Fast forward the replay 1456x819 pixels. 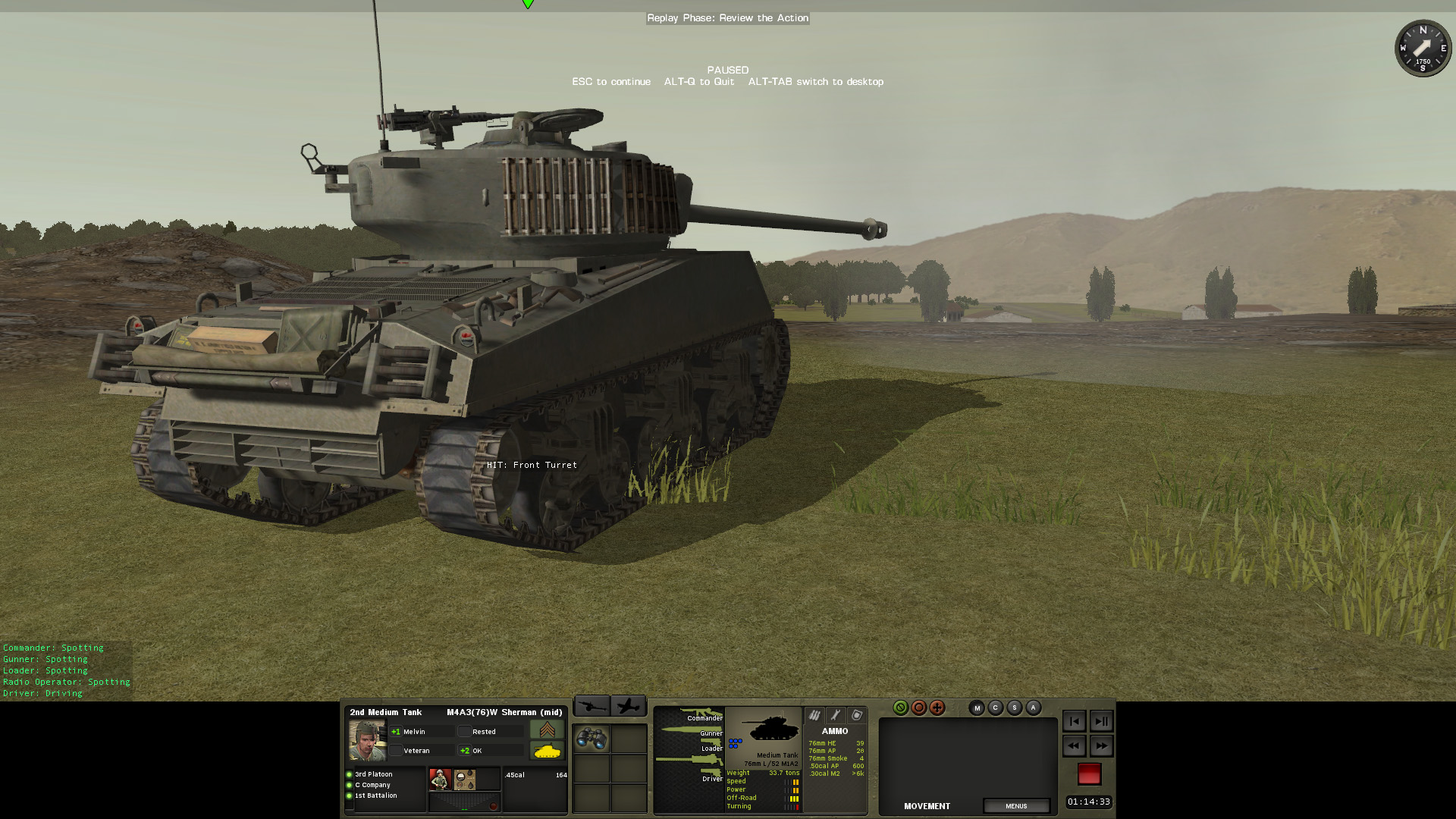(1101, 746)
